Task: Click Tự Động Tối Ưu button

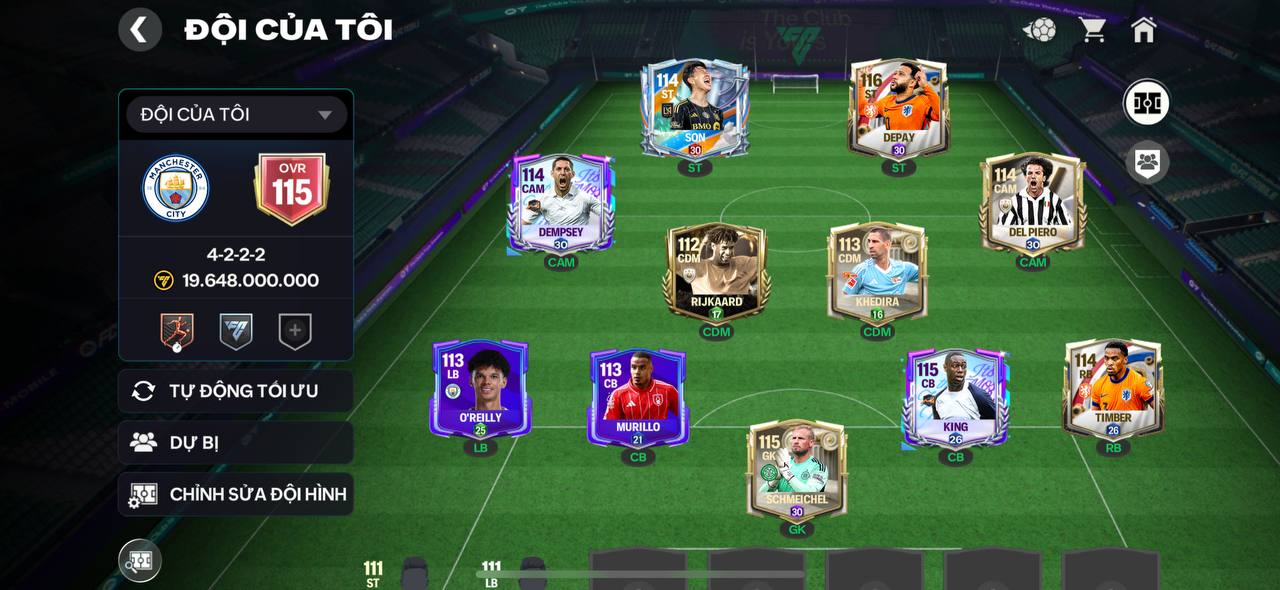Action: (236, 391)
